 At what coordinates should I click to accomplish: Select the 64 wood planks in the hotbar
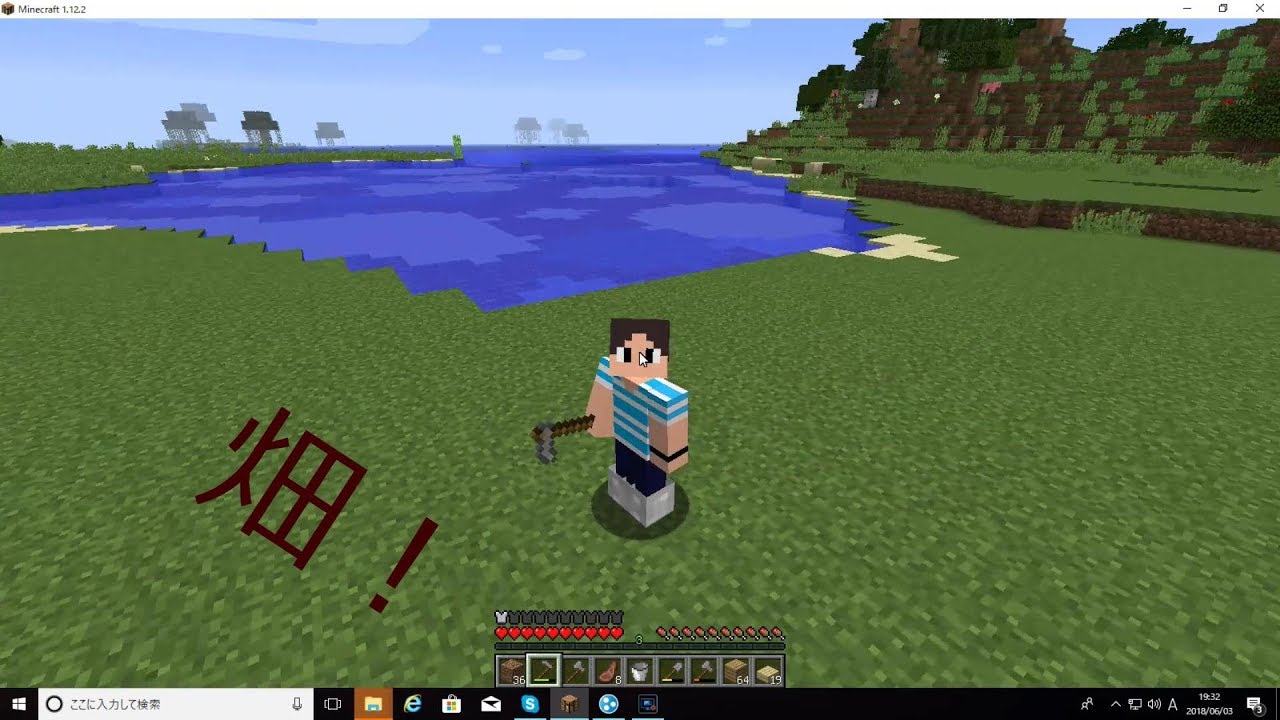point(736,670)
